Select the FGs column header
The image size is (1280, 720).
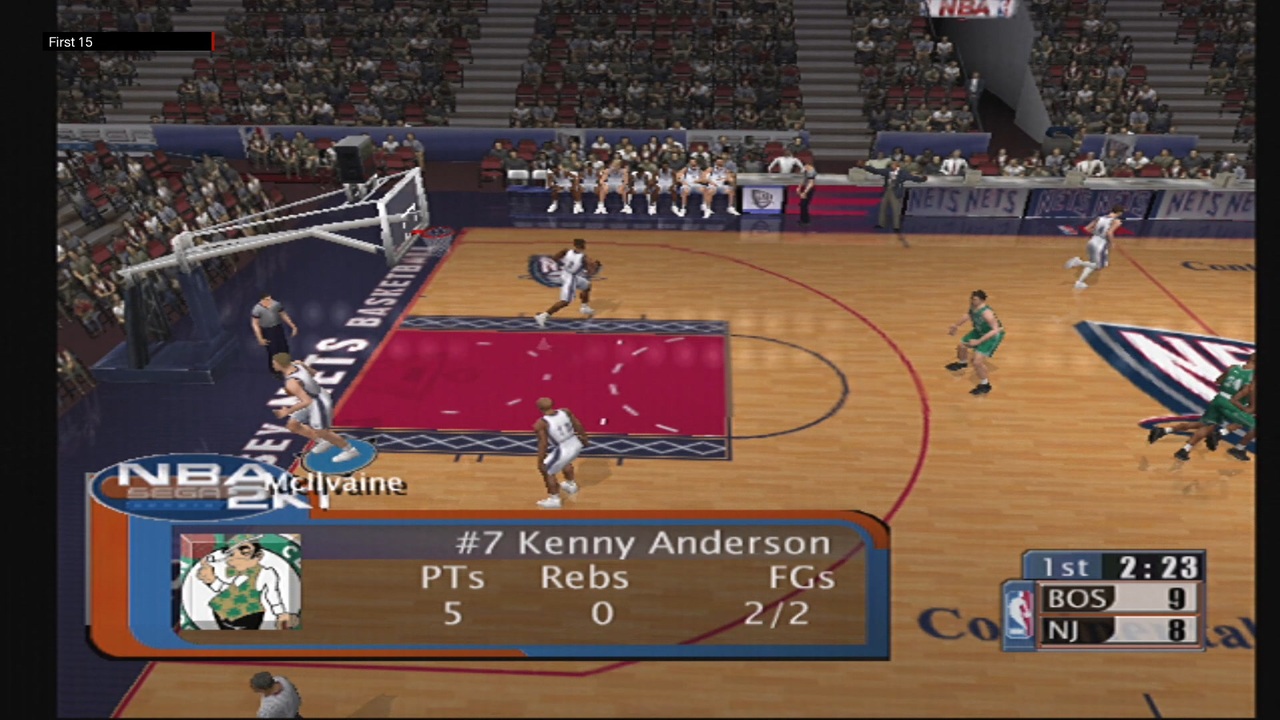pyautogui.click(x=800, y=577)
